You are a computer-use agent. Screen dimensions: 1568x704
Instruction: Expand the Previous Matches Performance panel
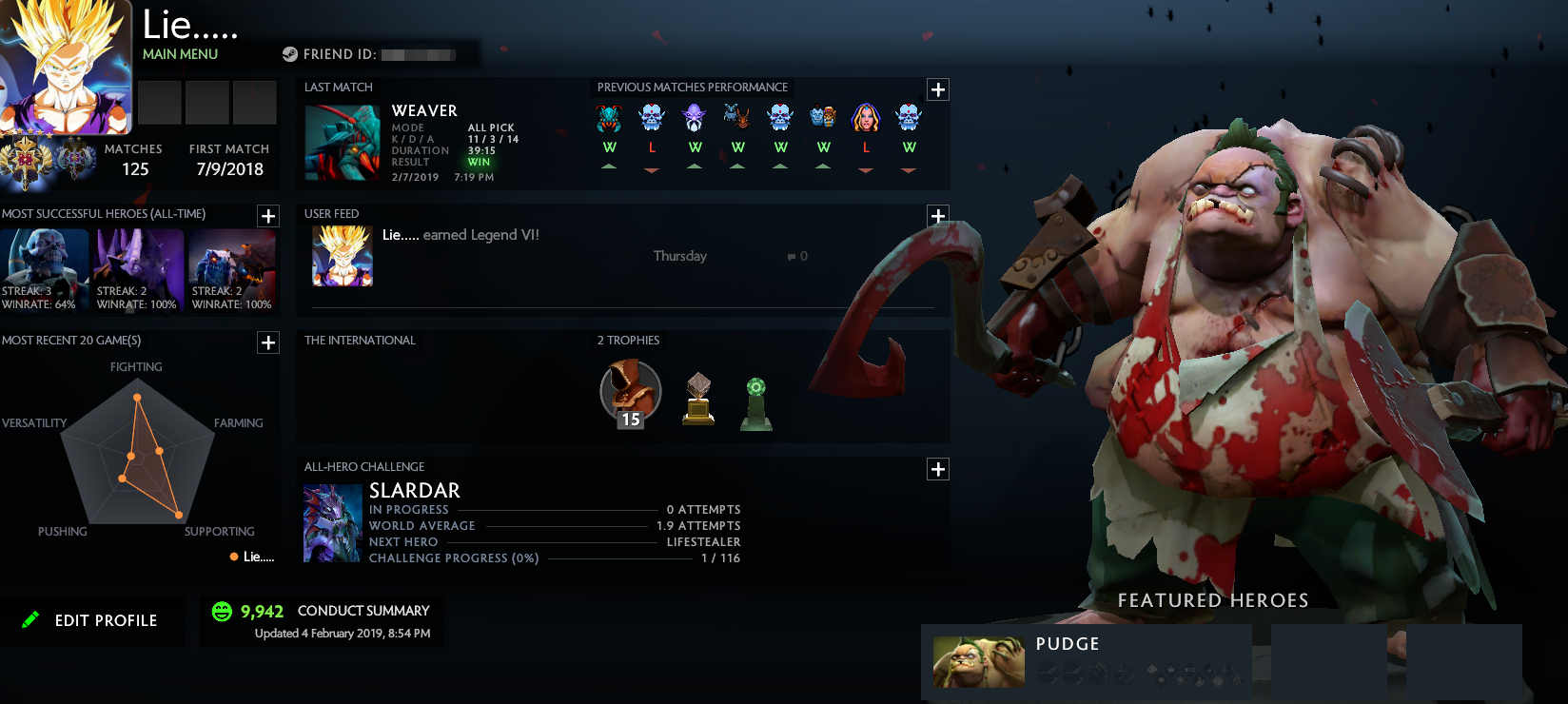pos(937,88)
